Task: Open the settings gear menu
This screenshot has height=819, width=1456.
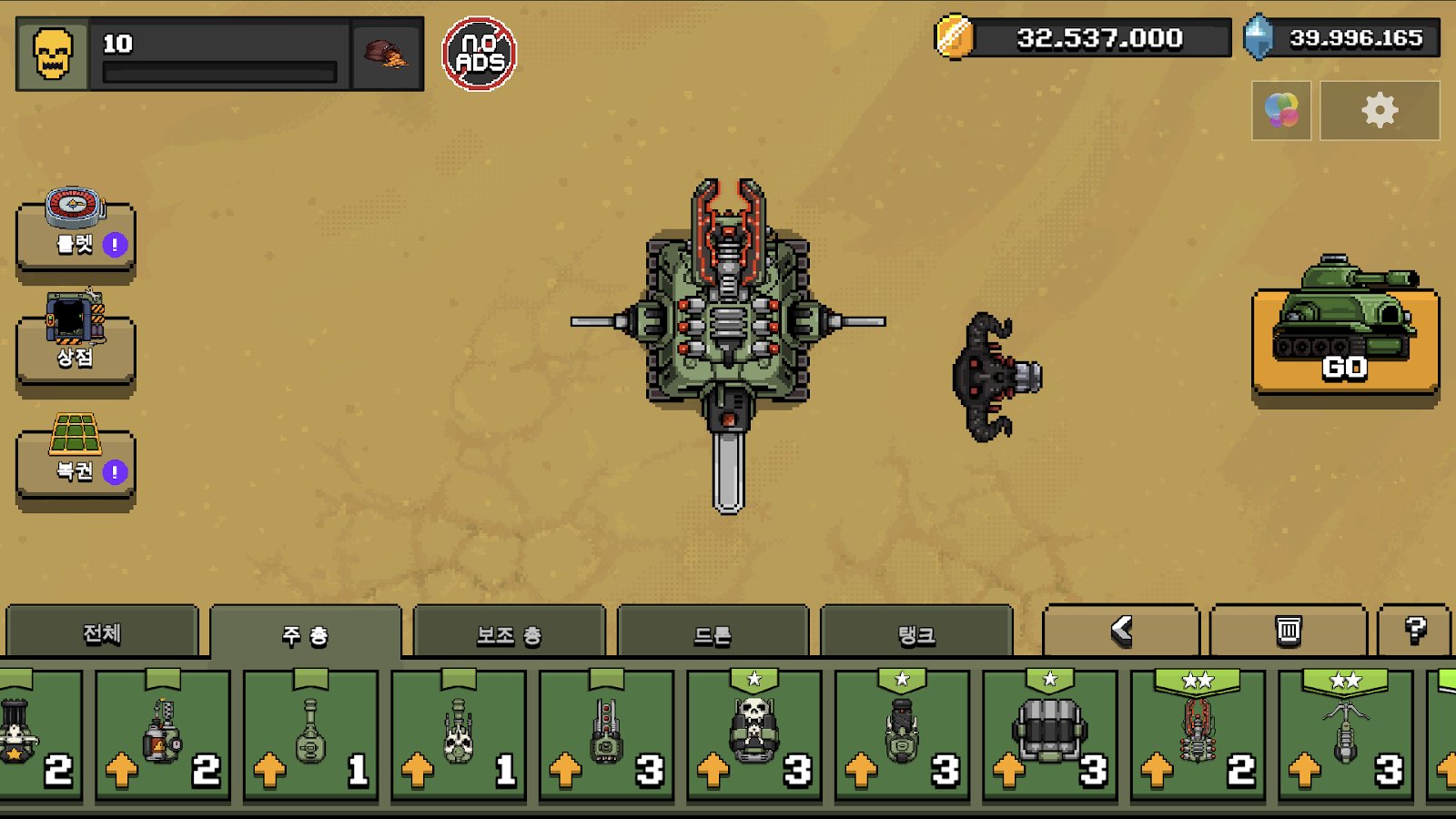Action: point(1379,111)
